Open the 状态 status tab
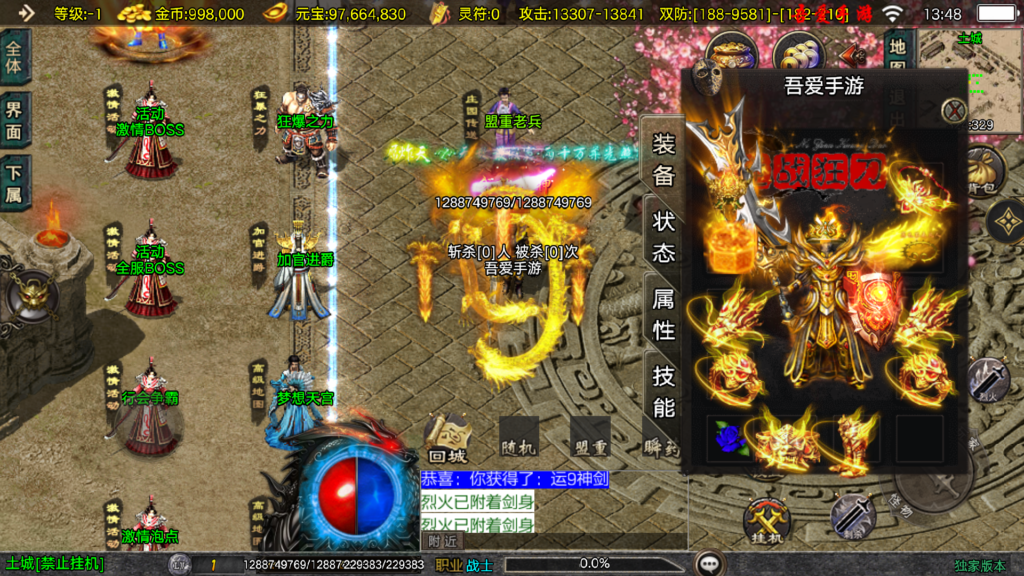Viewport: 1024px width, 576px height. 664,236
